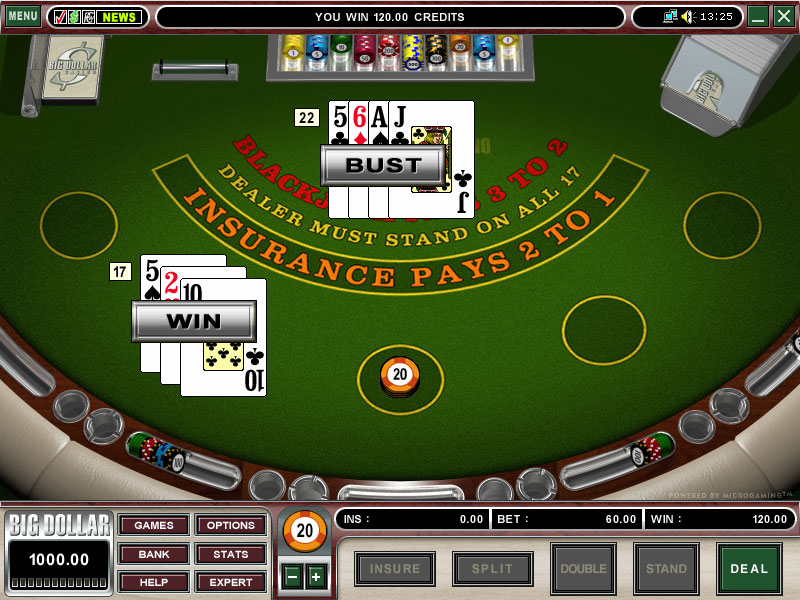Select the 20 chip selector
This screenshot has height=600, width=800.
(x=304, y=531)
